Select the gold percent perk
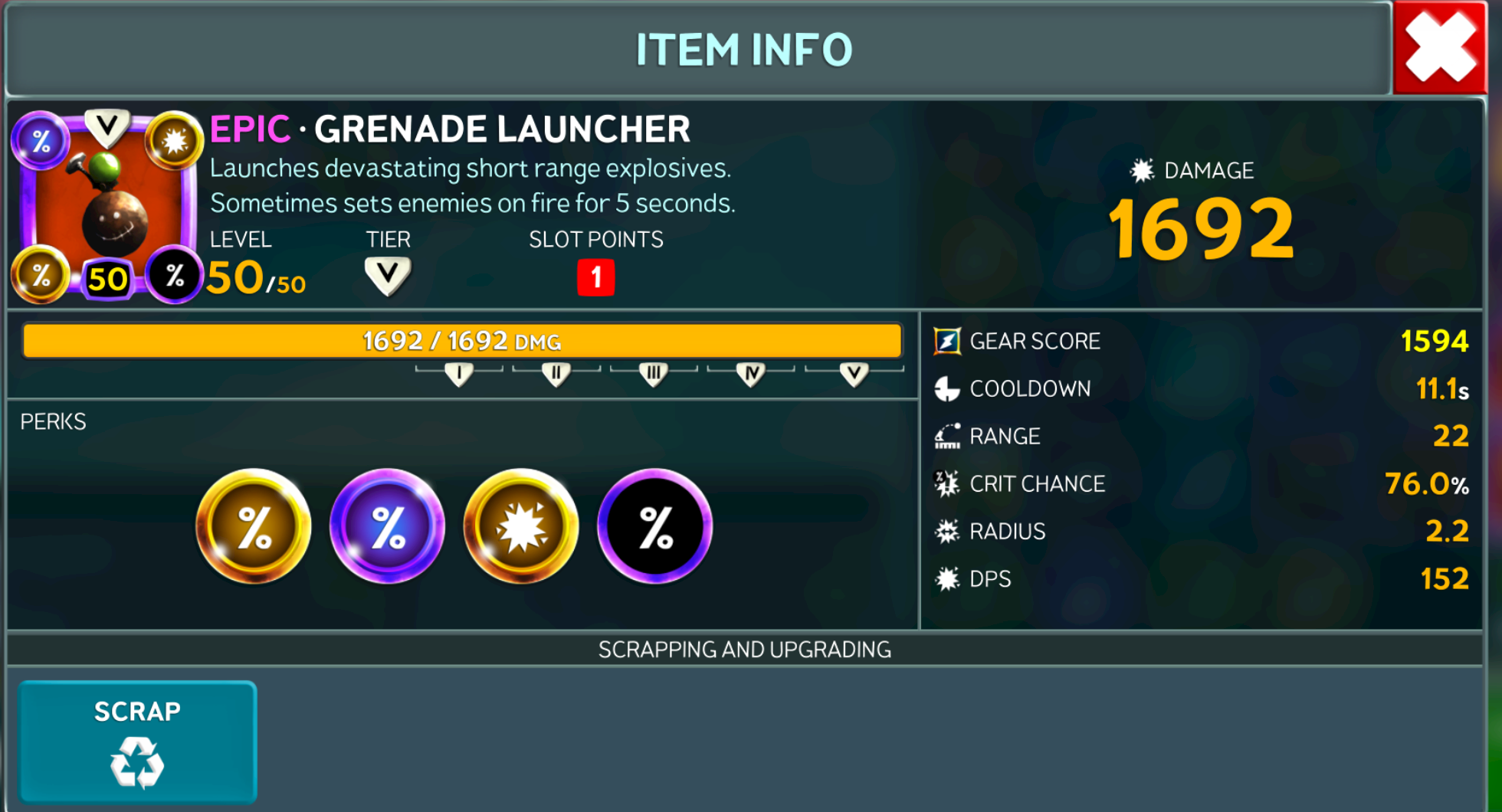 [x=254, y=526]
